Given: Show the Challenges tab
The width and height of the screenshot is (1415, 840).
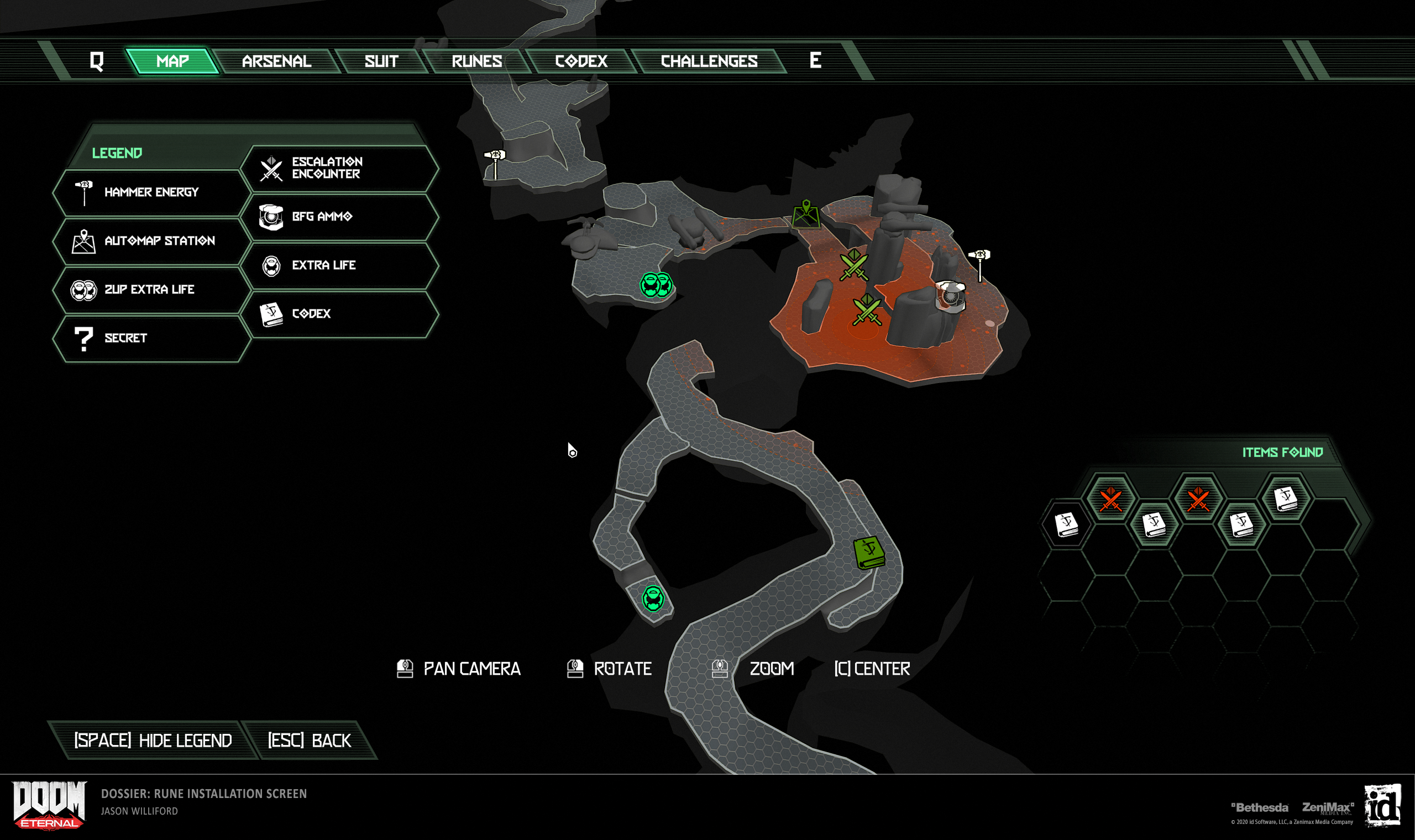Looking at the screenshot, I should [709, 61].
